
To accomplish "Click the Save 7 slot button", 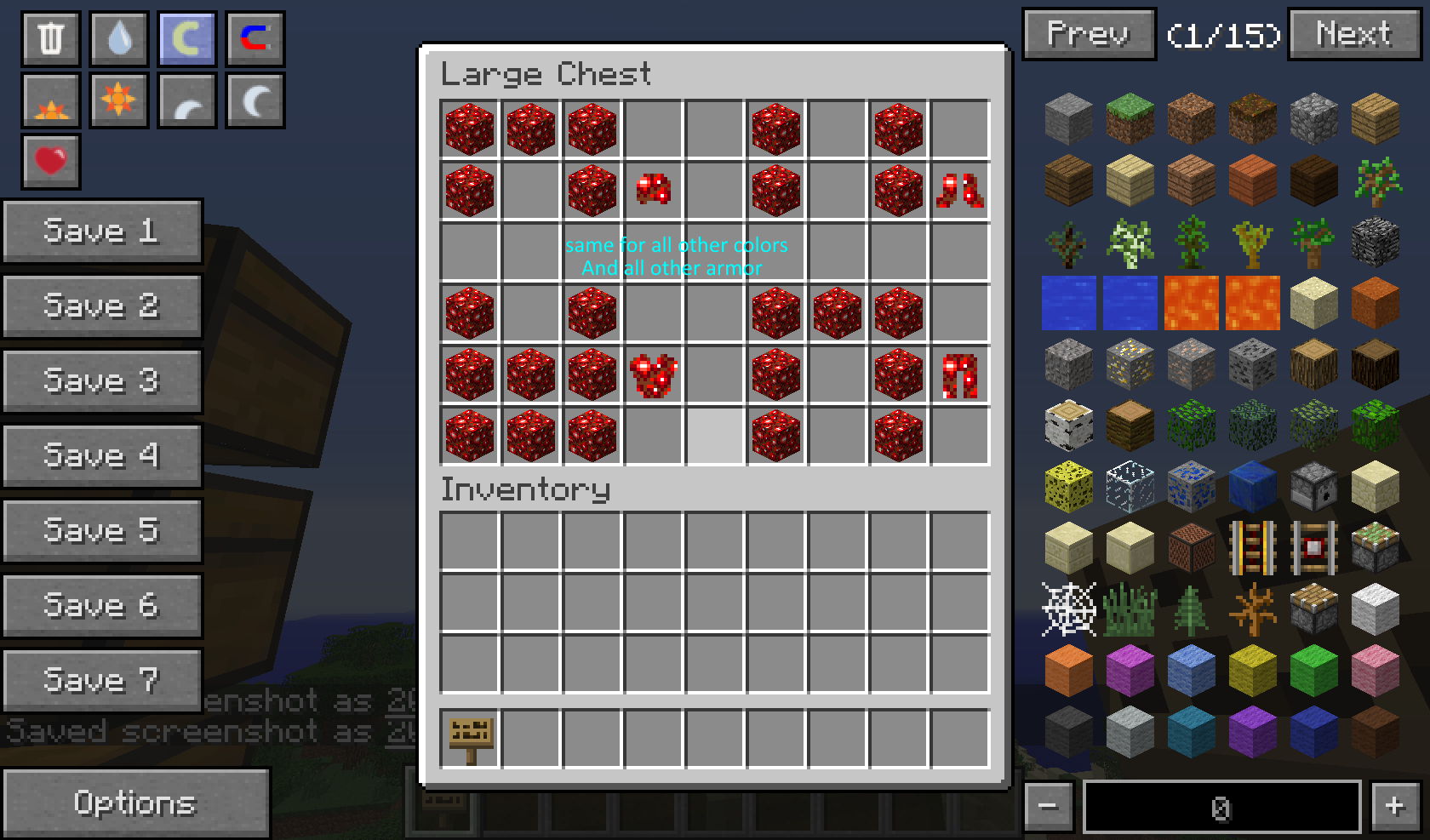I will point(102,679).
